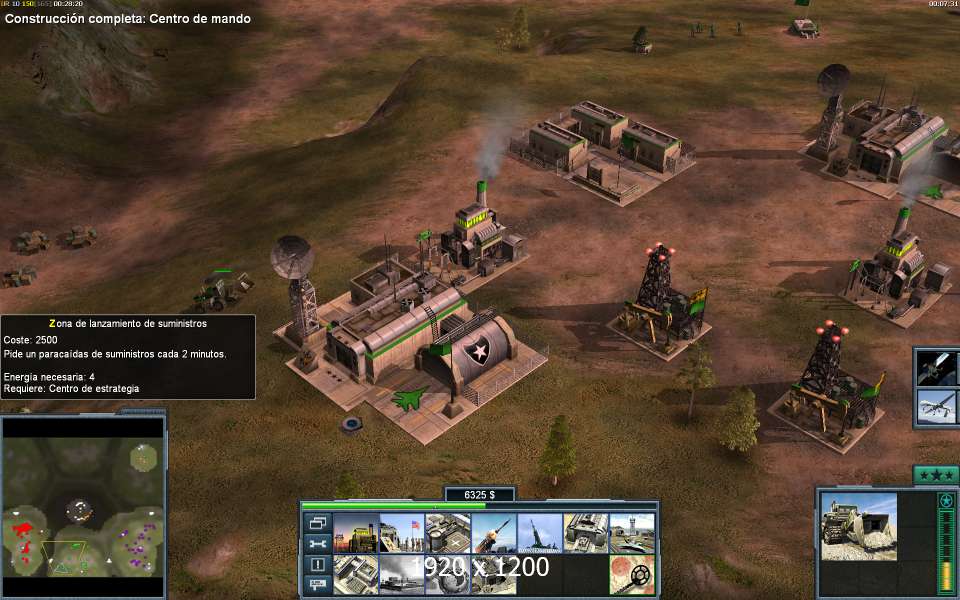Build the Cold Fusion Reactor power plant
960x600 pixels.
tap(355, 533)
